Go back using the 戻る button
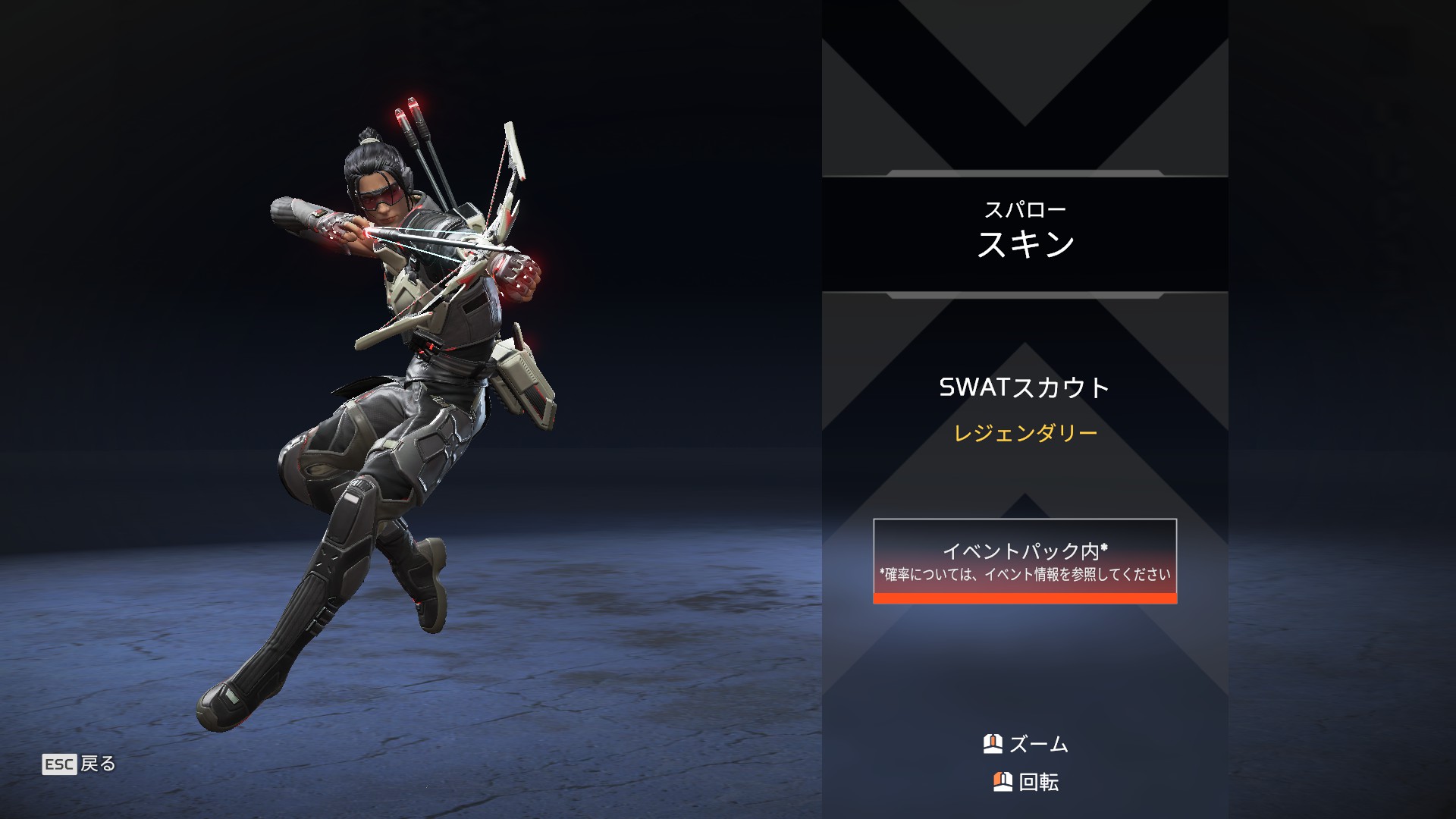Viewport: 1456px width, 819px height. pyautogui.click(x=80, y=764)
